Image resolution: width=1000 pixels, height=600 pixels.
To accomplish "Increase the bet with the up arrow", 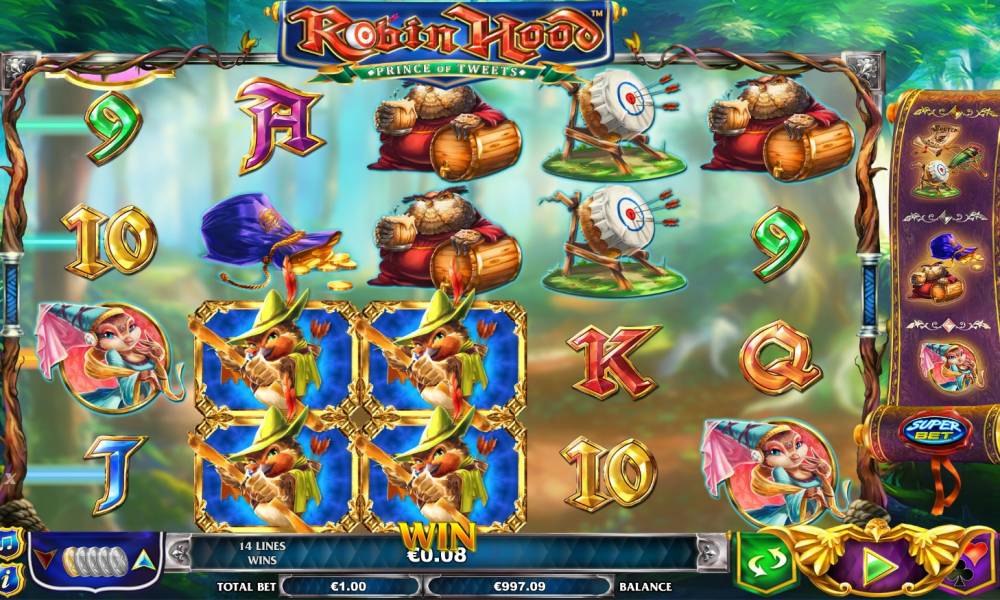I will (145, 560).
